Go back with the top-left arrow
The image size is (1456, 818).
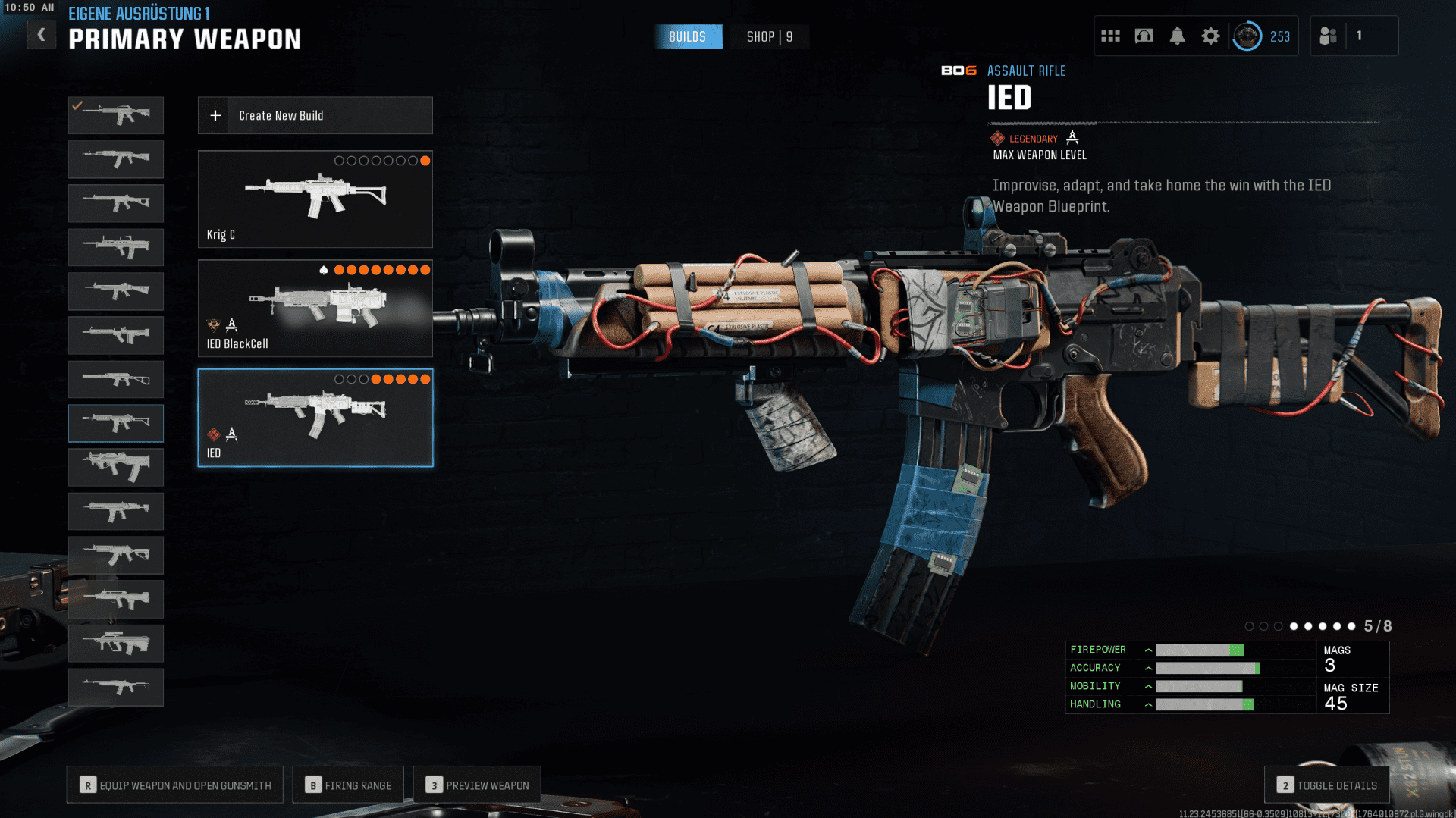tap(42, 35)
